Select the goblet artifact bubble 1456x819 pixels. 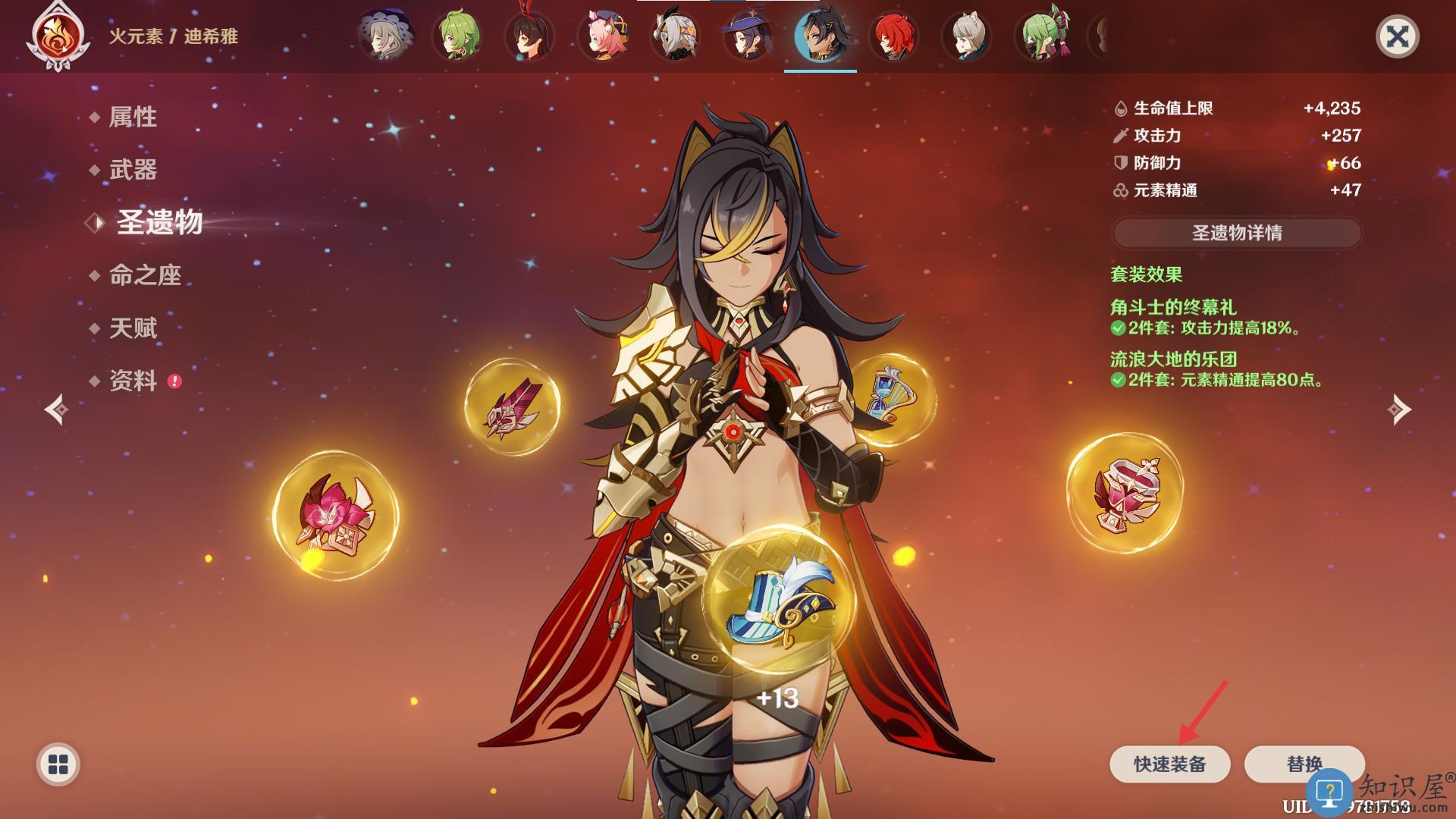pyautogui.click(x=1125, y=493)
